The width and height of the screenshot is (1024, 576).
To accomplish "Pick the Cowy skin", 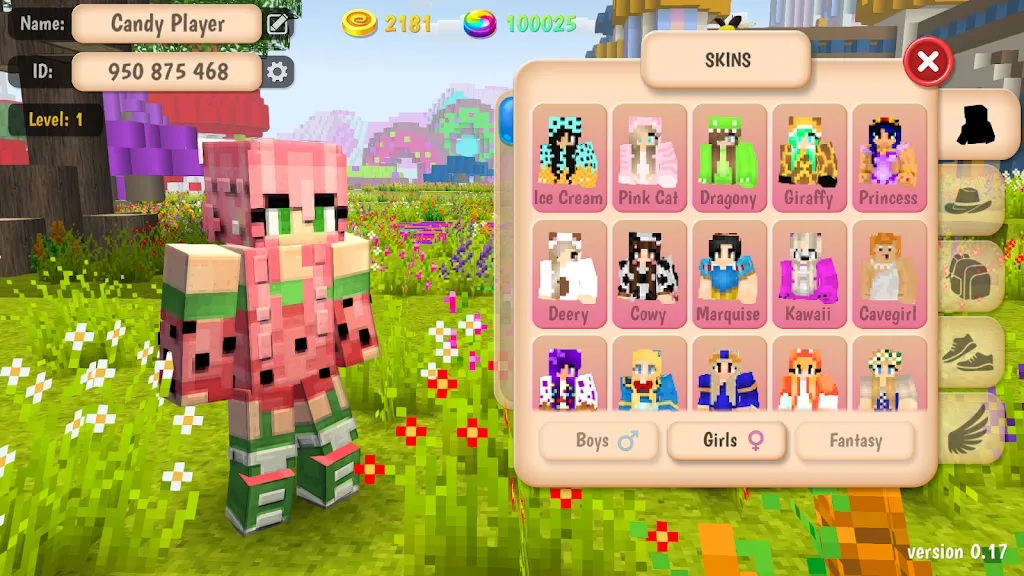I will (649, 274).
